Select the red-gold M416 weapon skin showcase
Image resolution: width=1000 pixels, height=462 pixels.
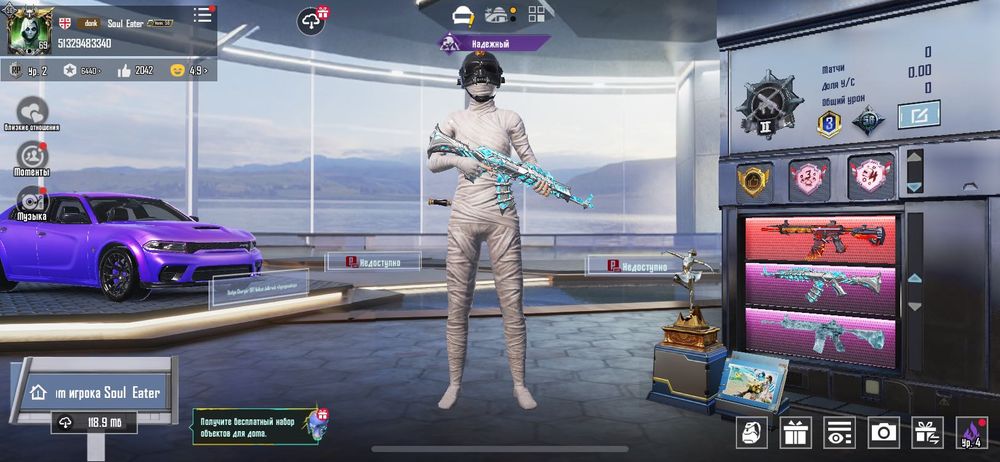pyautogui.click(x=822, y=238)
